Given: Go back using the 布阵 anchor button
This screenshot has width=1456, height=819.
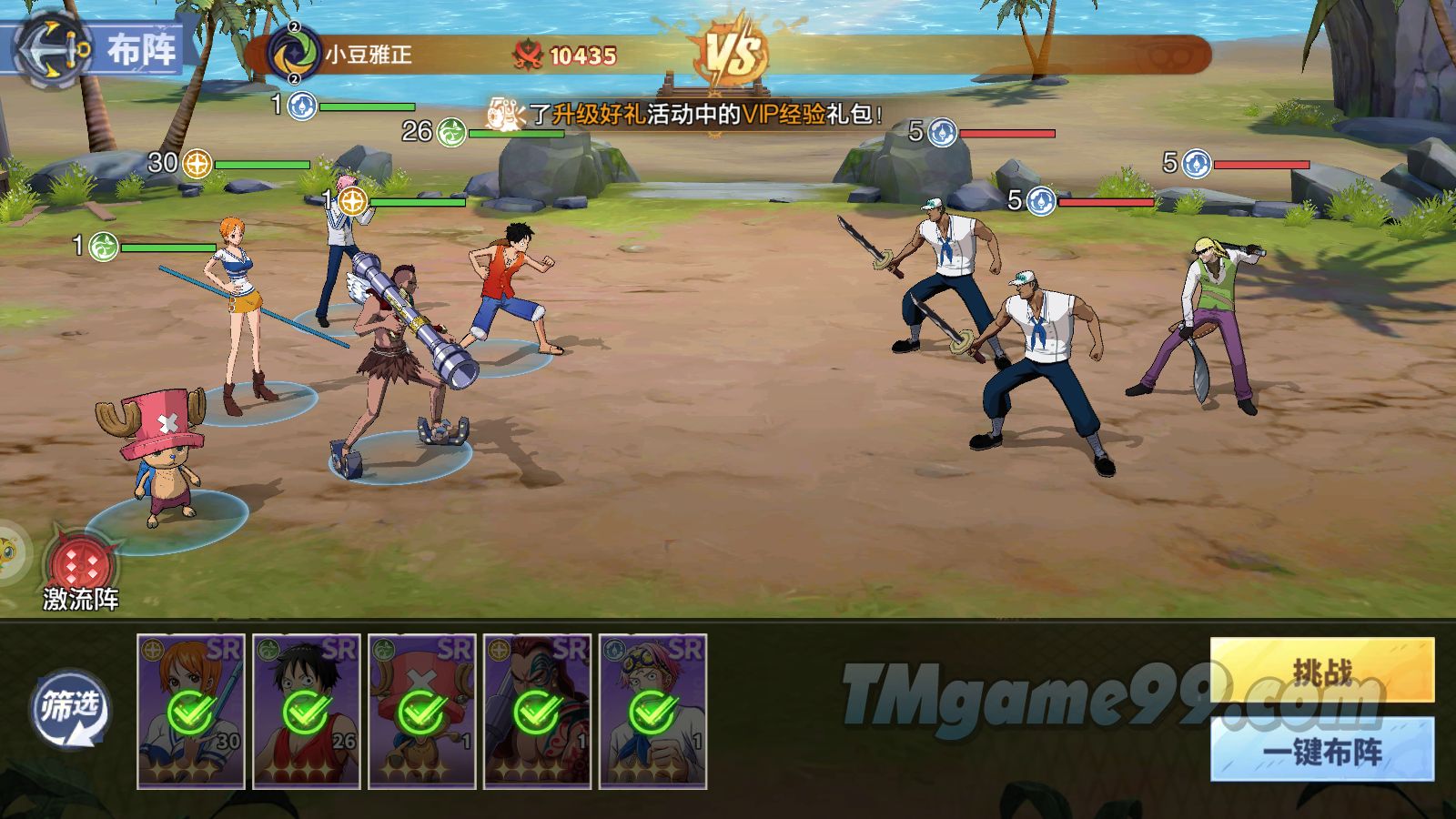Looking at the screenshot, I should click(x=56, y=48).
